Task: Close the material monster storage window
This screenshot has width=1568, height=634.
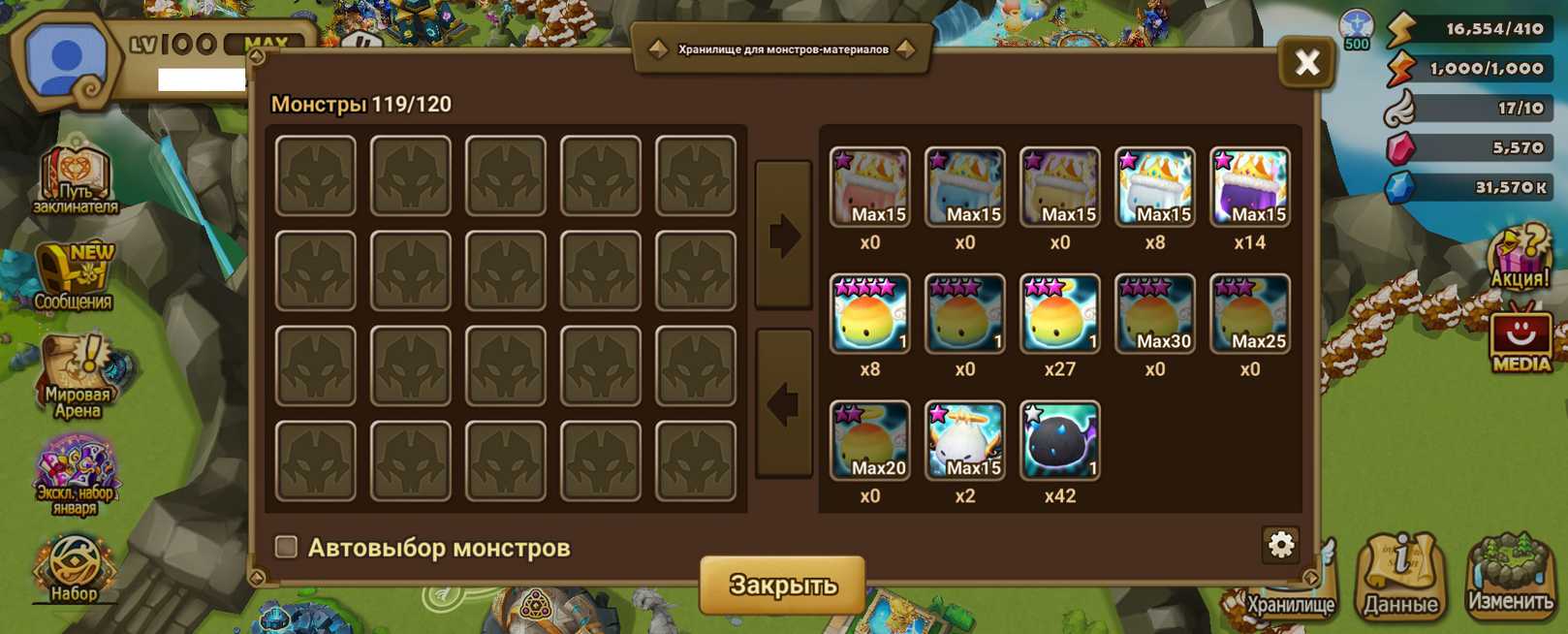Action: [x=1306, y=64]
